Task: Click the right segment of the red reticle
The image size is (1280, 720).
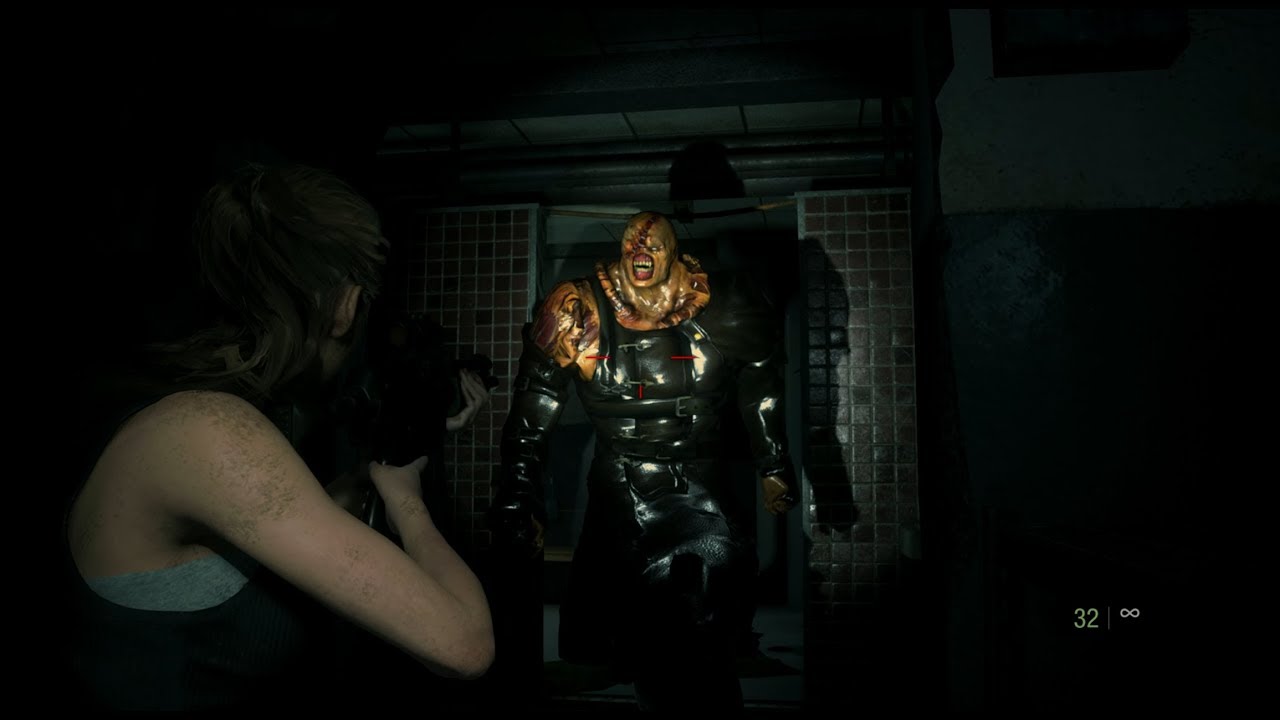Action: 684,357
